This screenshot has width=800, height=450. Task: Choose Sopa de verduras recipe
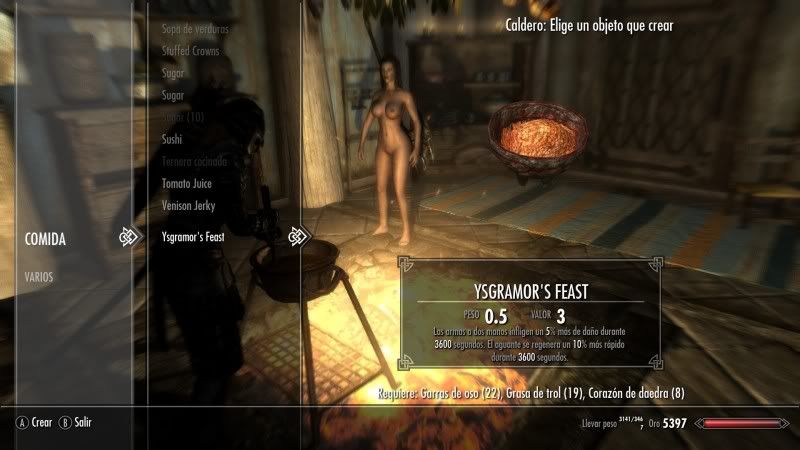point(194,27)
